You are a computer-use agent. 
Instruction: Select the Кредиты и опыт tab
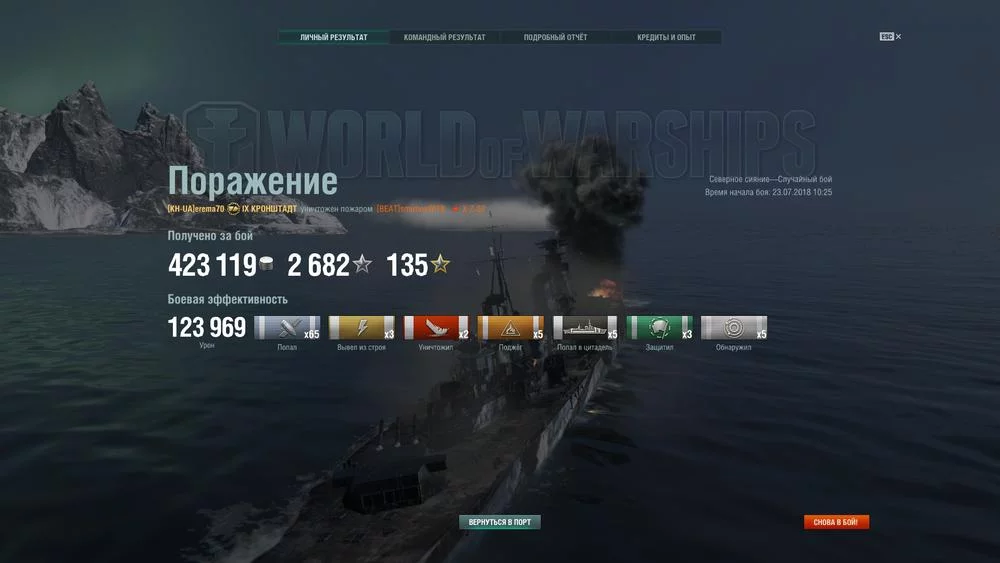(x=666, y=38)
